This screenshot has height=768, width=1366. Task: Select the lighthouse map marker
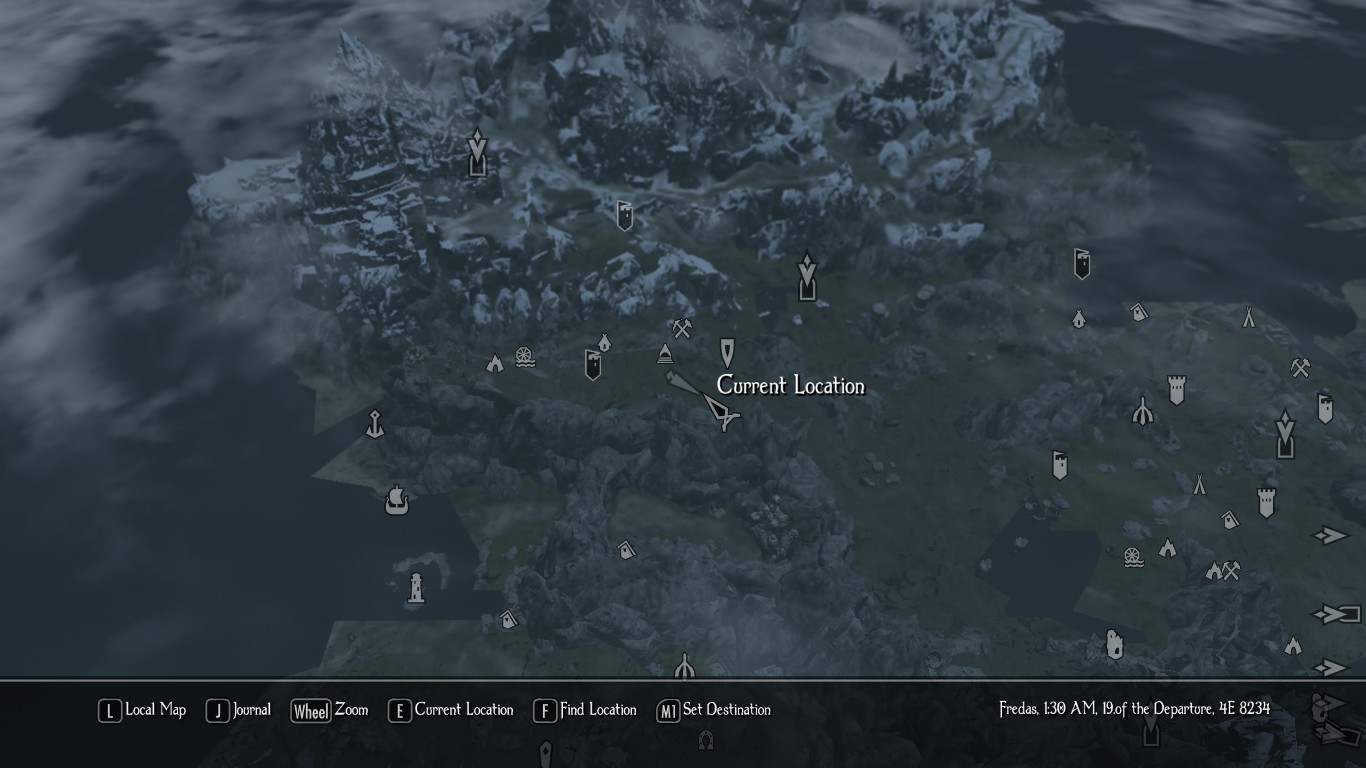coord(416,588)
